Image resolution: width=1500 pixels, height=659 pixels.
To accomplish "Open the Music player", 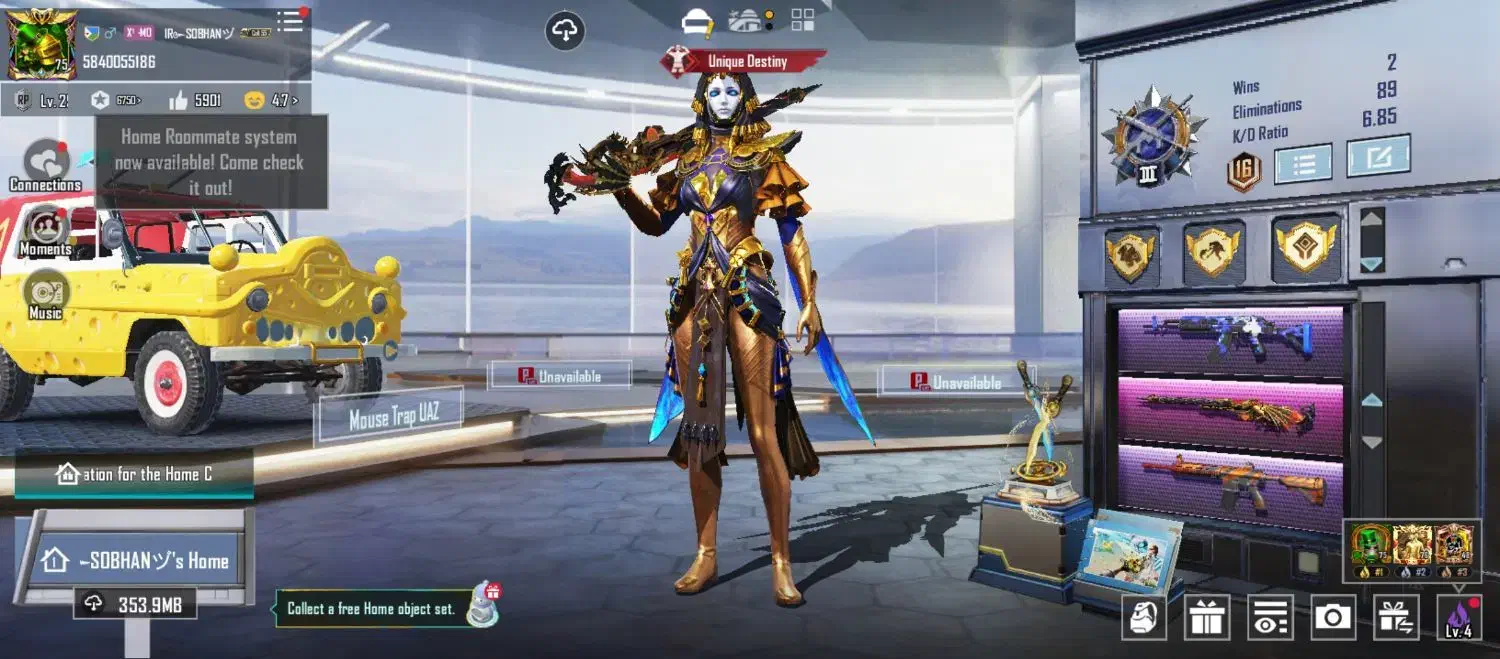I will (46, 295).
